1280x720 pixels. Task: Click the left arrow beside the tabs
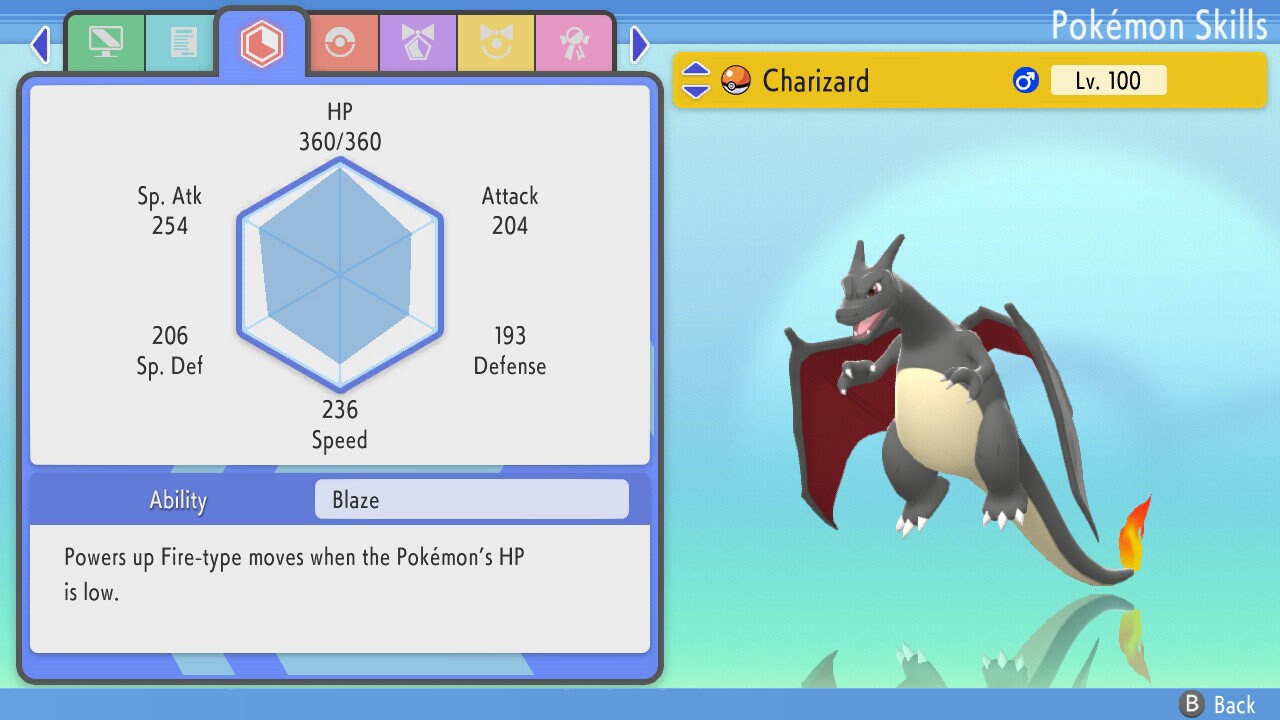39,44
